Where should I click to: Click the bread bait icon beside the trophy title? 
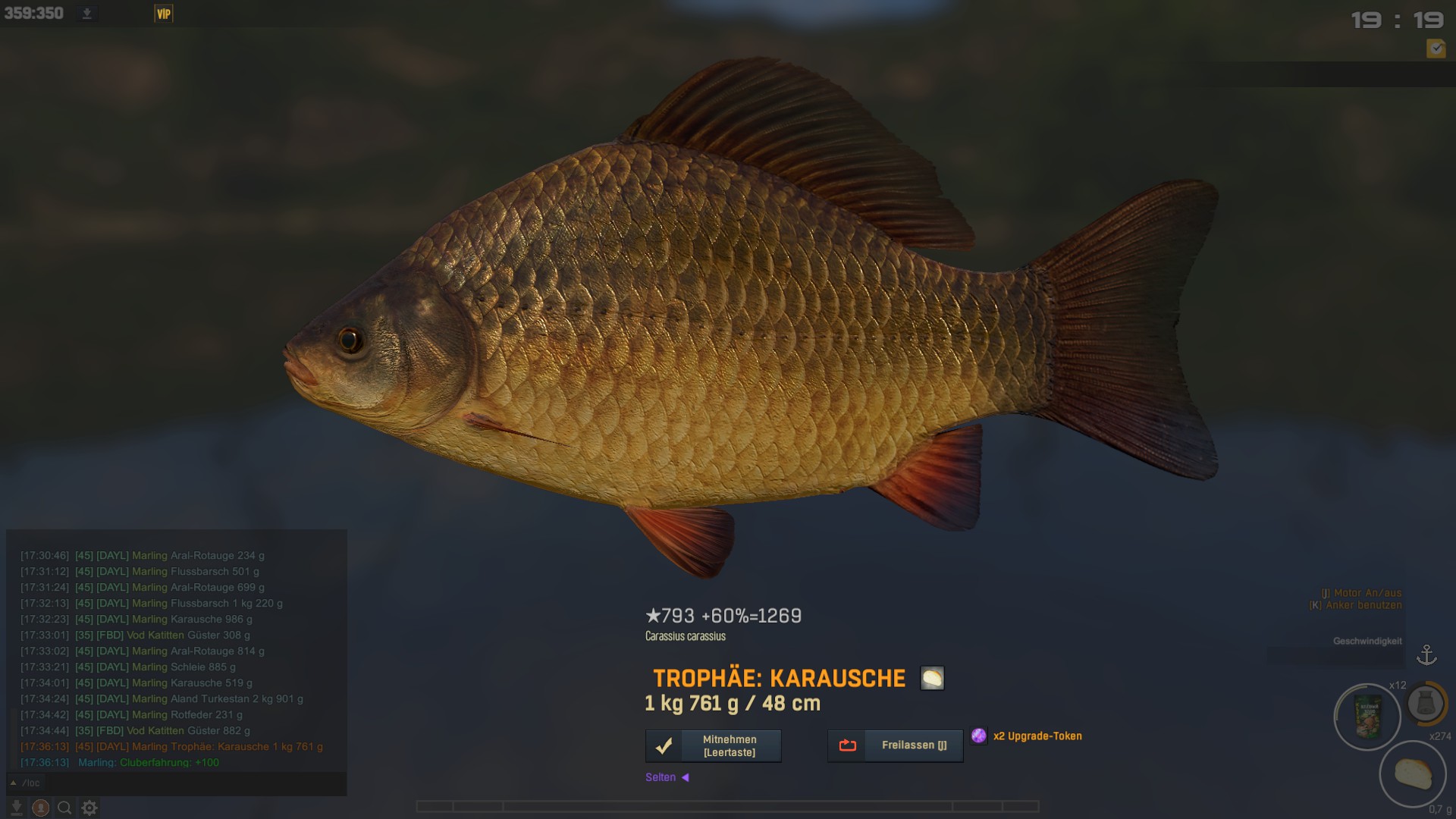pyautogui.click(x=932, y=678)
